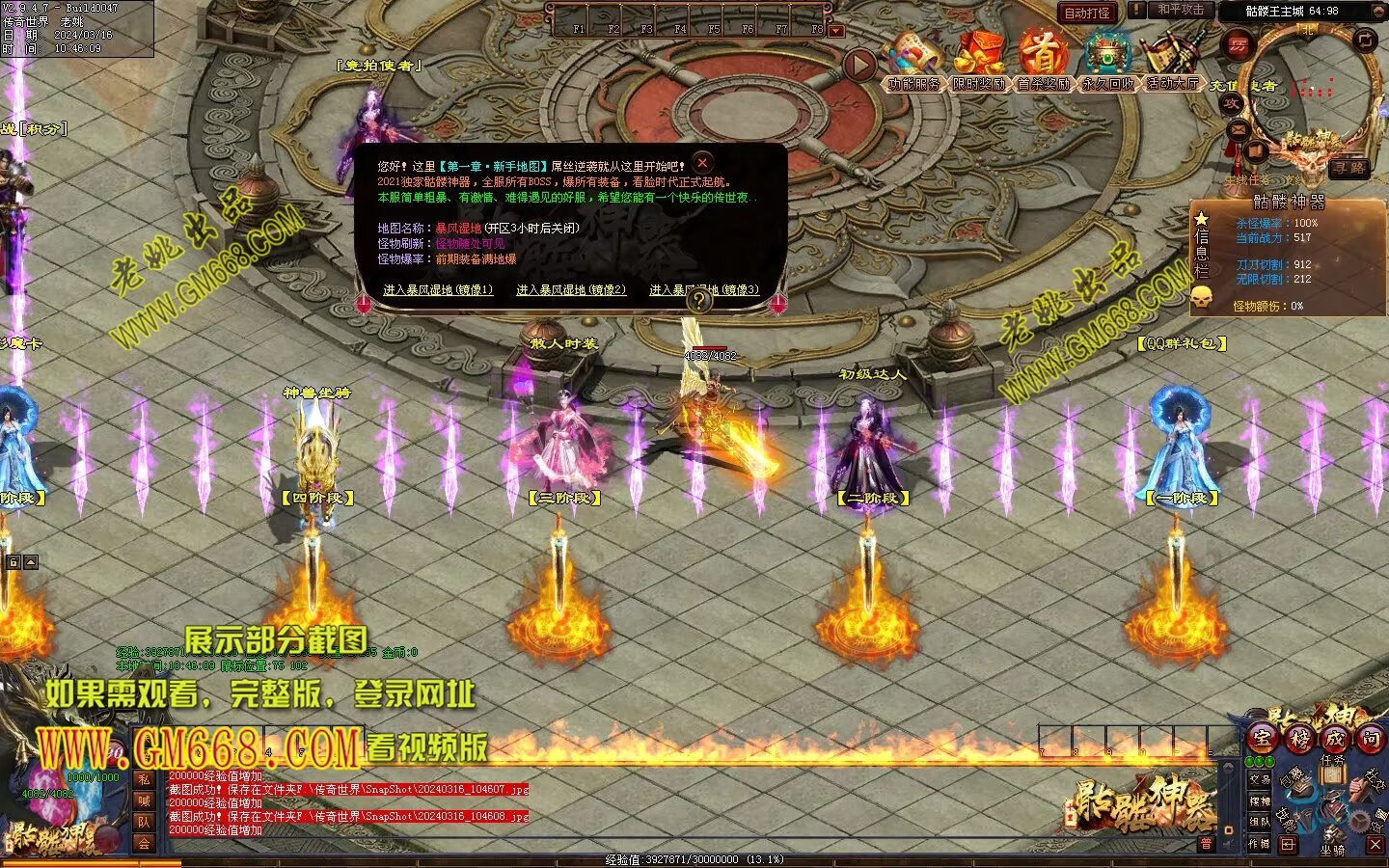Choose the 进入暴风湿地 (镜像2) option
Viewport: 1389px width, 868px height.
[x=570, y=289]
